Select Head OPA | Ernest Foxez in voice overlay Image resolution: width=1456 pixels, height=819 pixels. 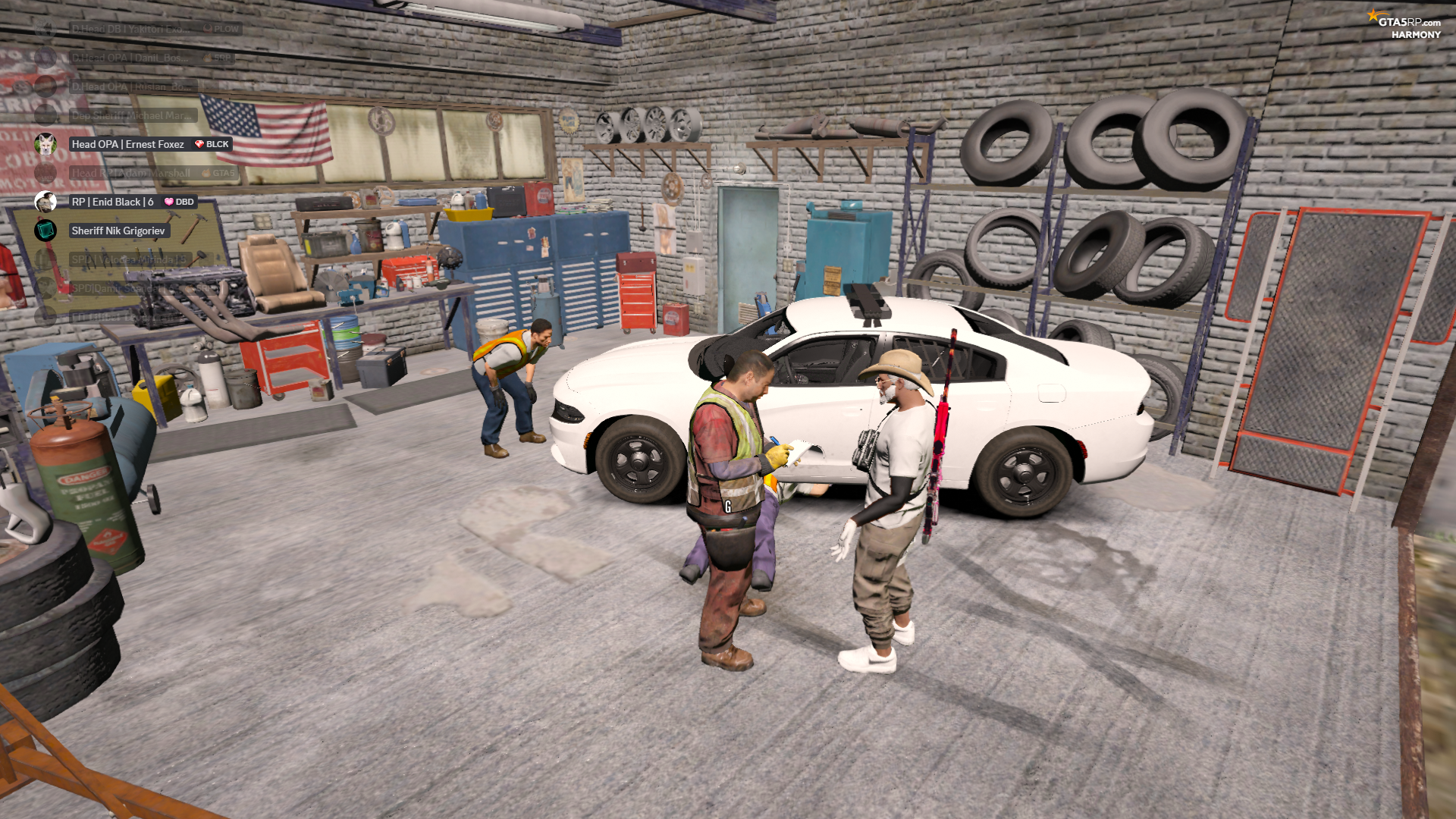coord(127,144)
